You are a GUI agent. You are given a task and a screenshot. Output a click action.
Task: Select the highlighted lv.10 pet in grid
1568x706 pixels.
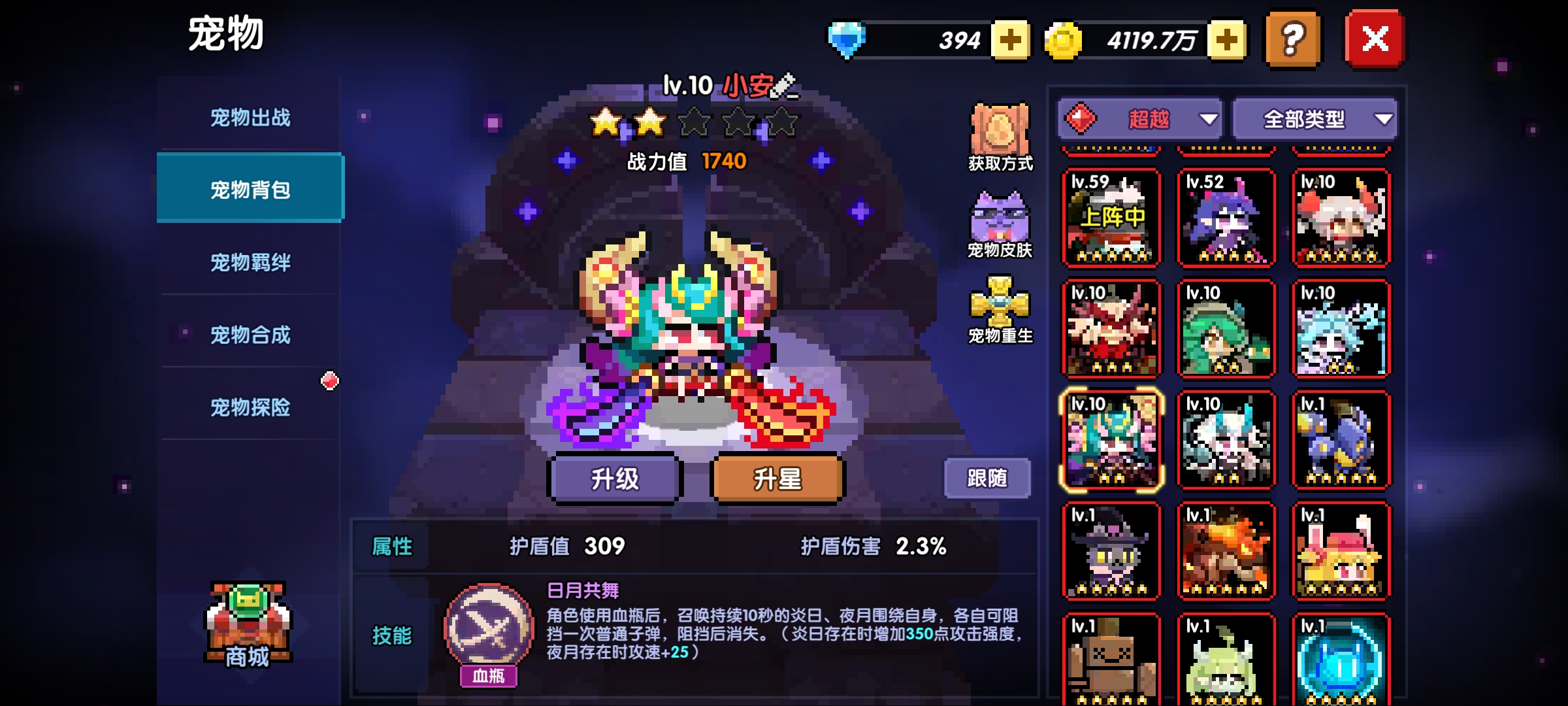point(1111,439)
